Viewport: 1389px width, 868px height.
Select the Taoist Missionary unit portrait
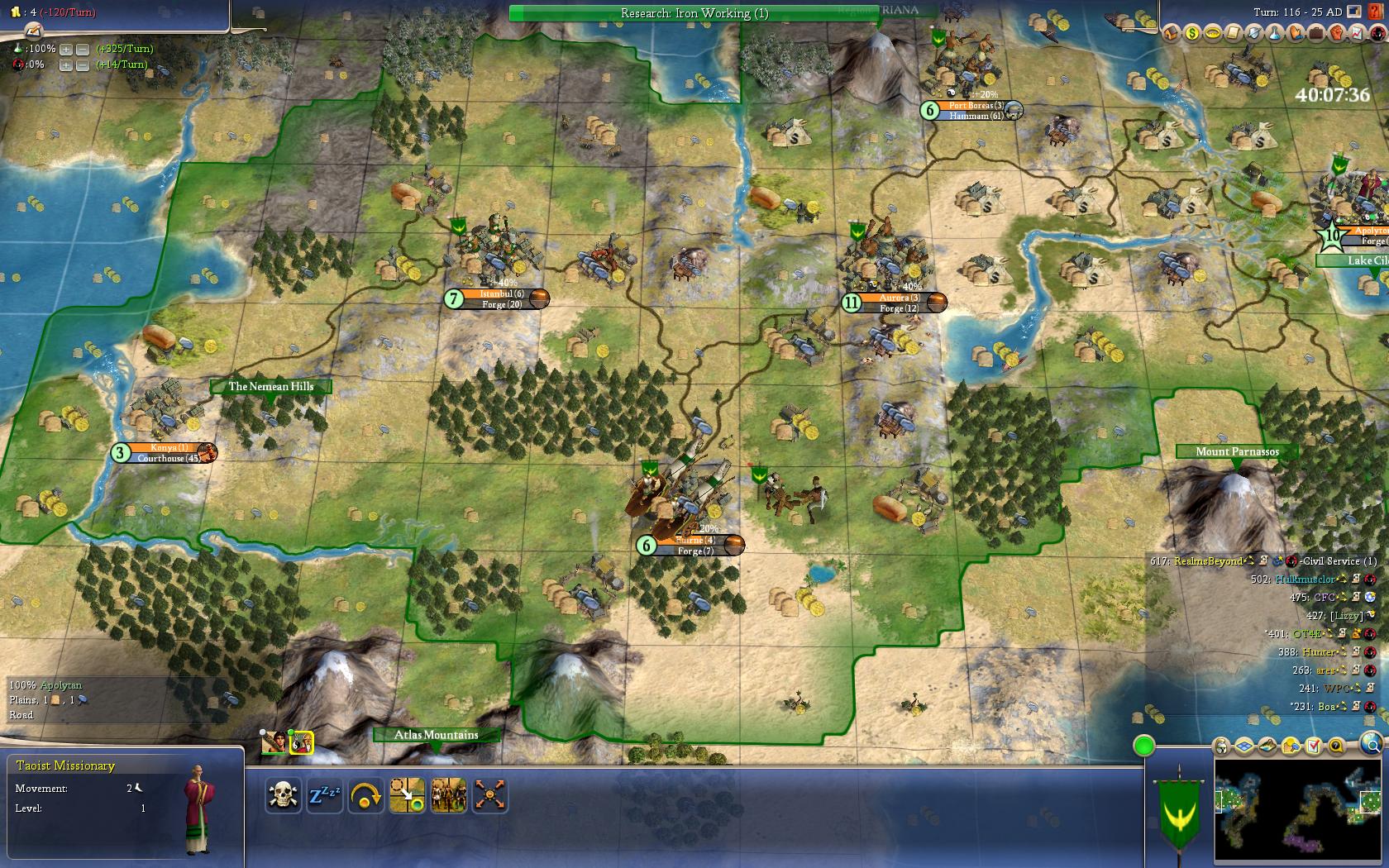click(x=301, y=742)
